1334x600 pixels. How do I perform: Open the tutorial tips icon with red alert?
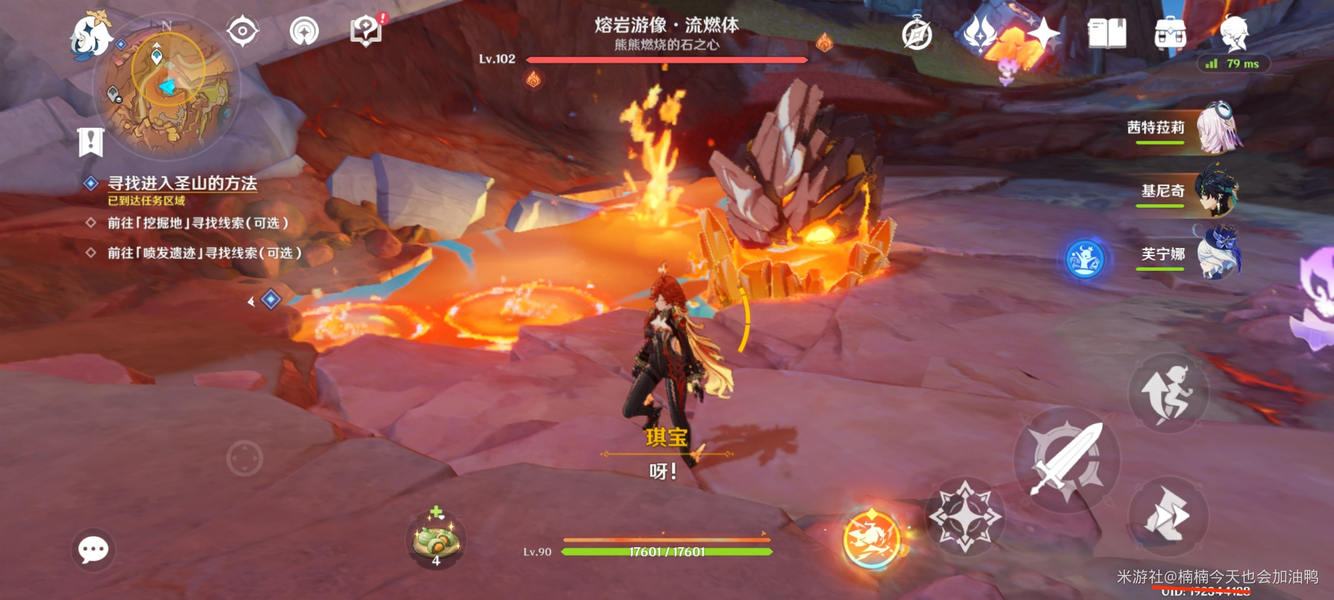pos(366,31)
